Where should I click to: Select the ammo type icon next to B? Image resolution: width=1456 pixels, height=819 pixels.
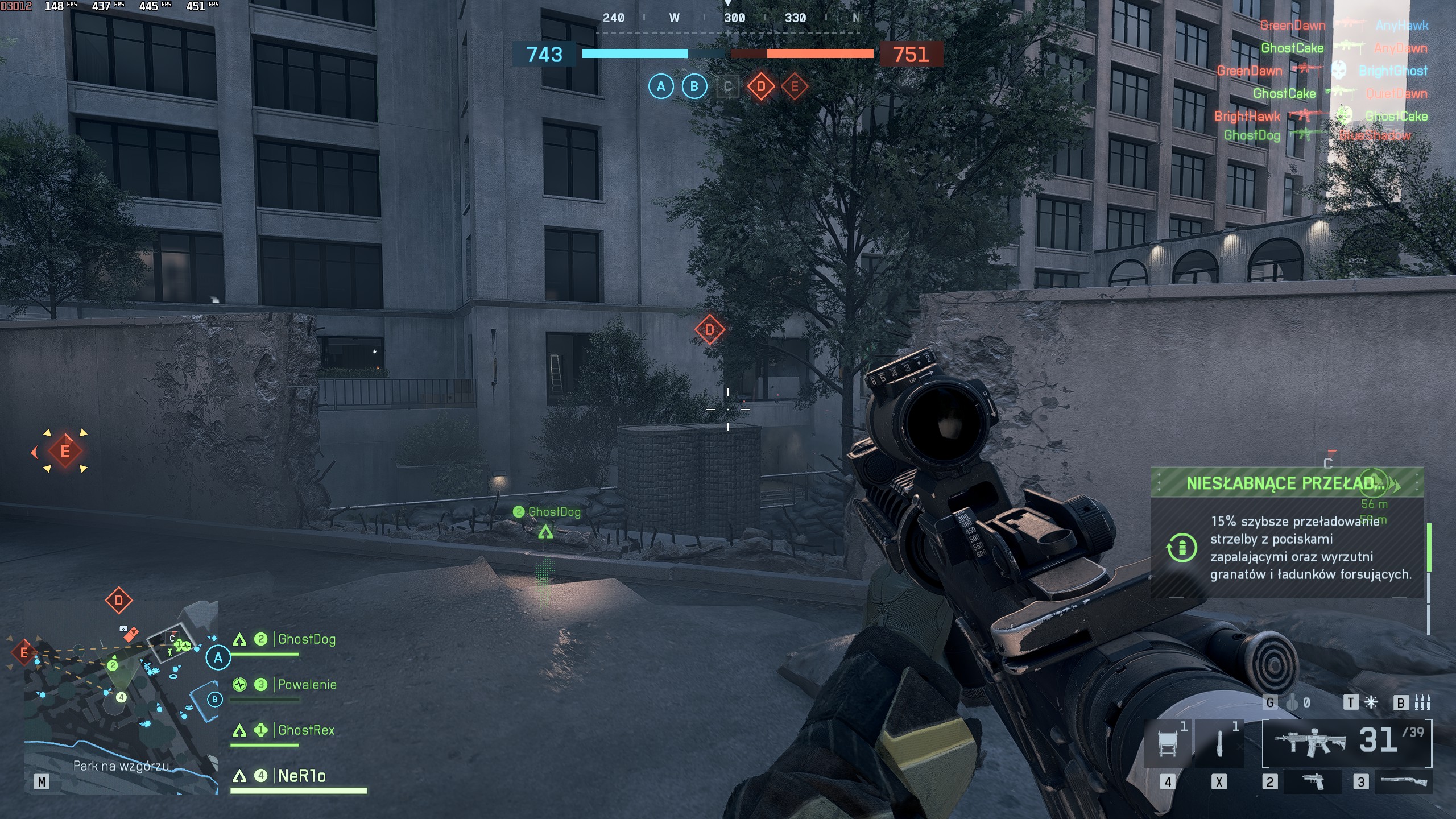click(1422, 703)
